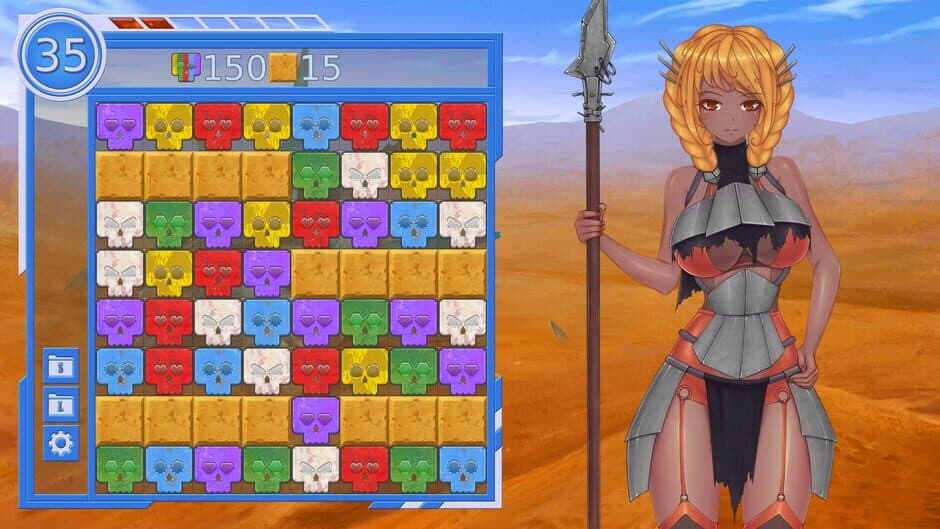Choose the blue skull tile in the bottom-right corner
940x529 pixels.
[x=462, y=468]
